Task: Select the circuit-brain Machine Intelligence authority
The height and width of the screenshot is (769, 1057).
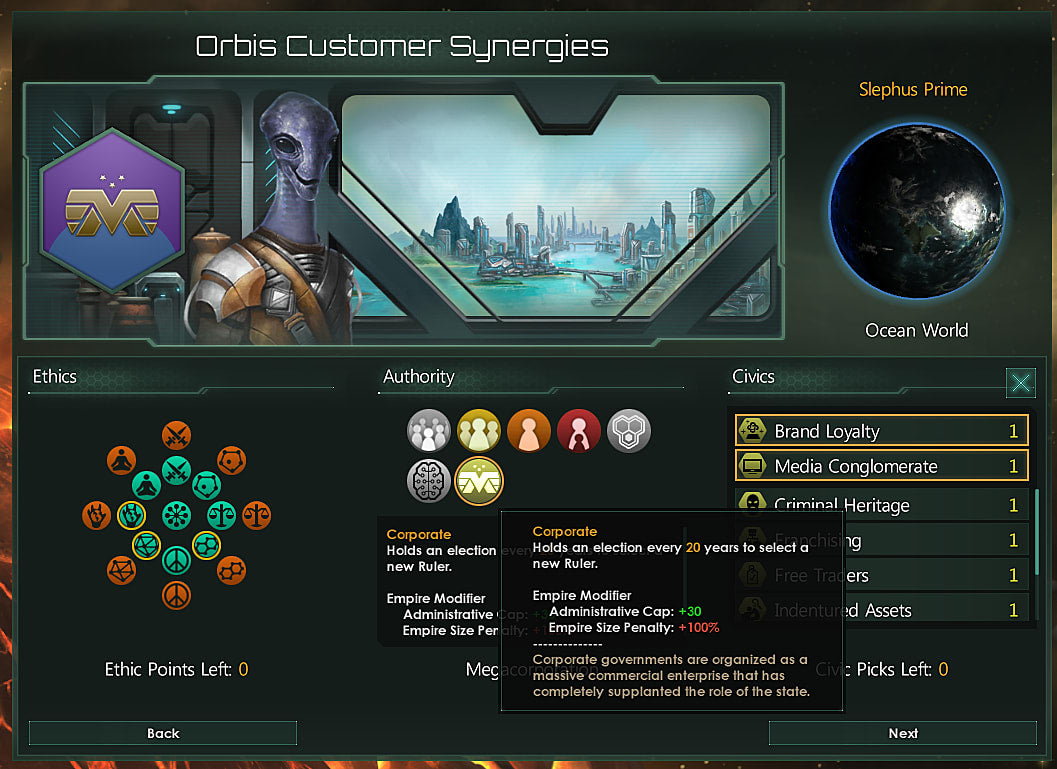Action: tap(428, 481)
